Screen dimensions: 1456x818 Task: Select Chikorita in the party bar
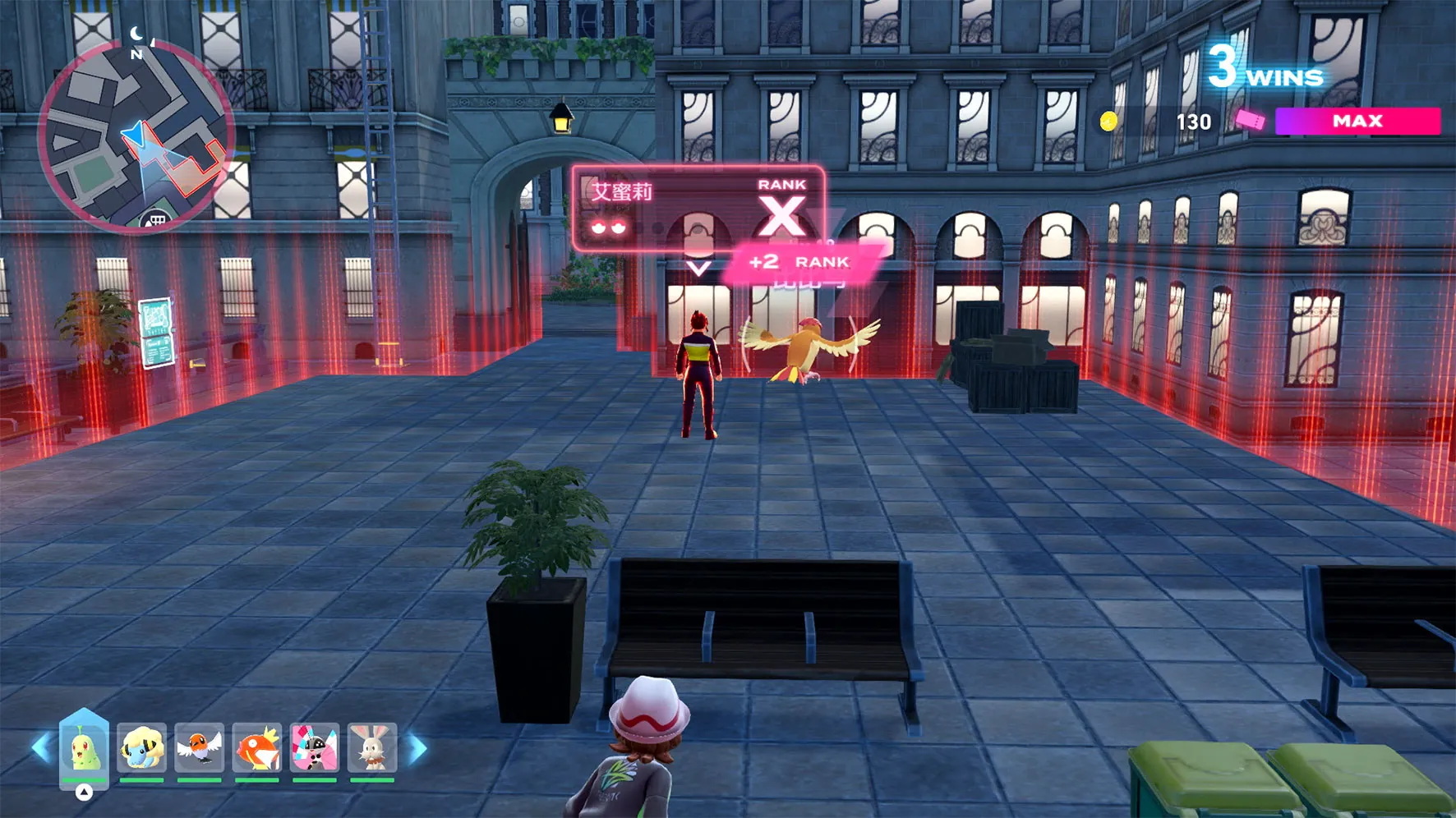pos(84,748)
